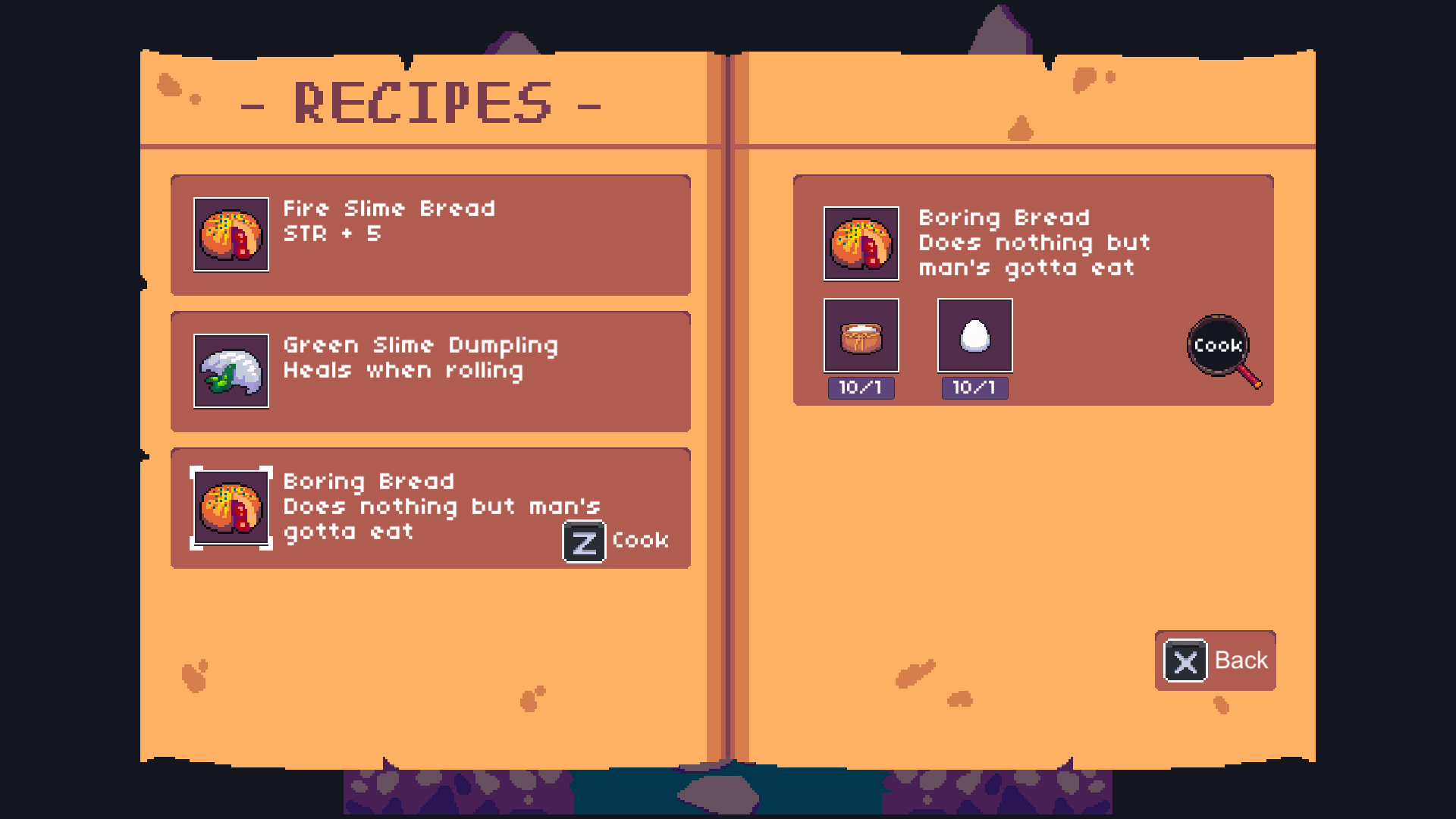Click the 10/1 egg quantity badge
Screen dimensions: 1456x819
tap(974, 388)
